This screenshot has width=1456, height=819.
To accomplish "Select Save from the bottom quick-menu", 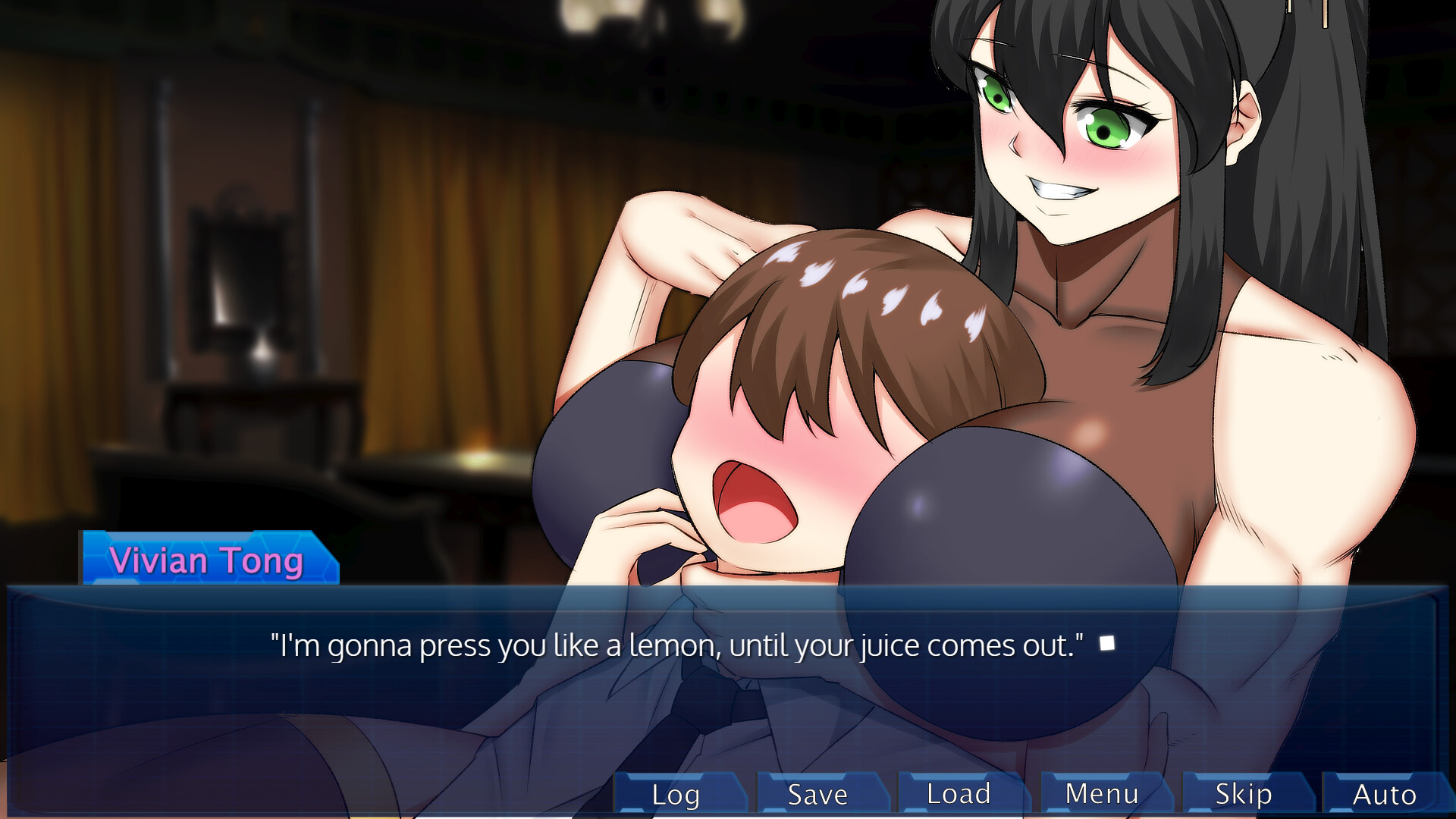I will pyautogui.click(x=817, y=794).
